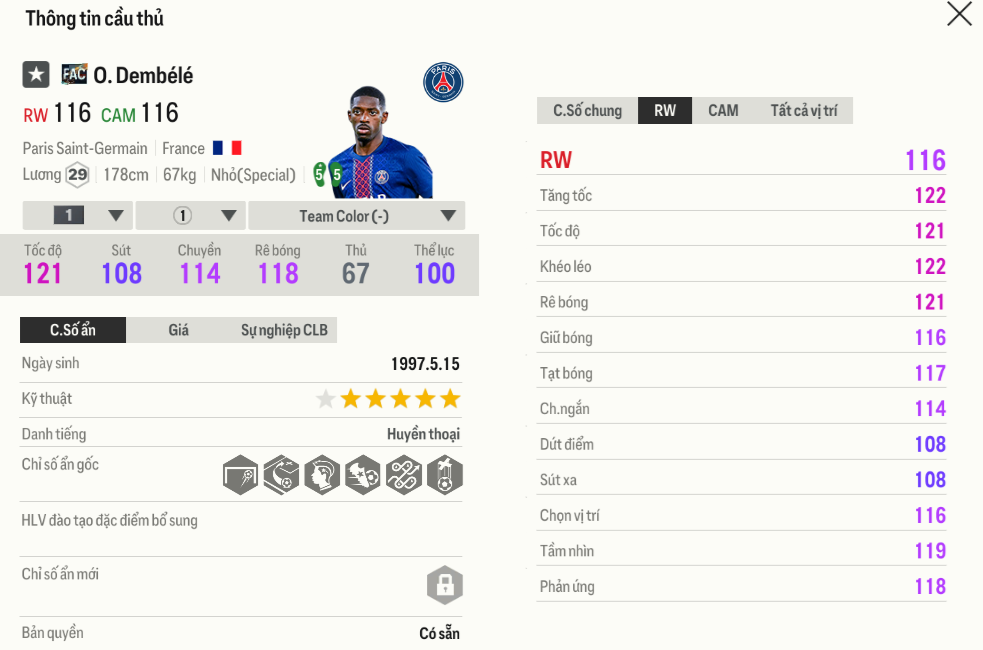Image resolution: width=983 pixels, height=650 pixels.
Task: Select the RW position tab
Action: [x=665, y=111]
